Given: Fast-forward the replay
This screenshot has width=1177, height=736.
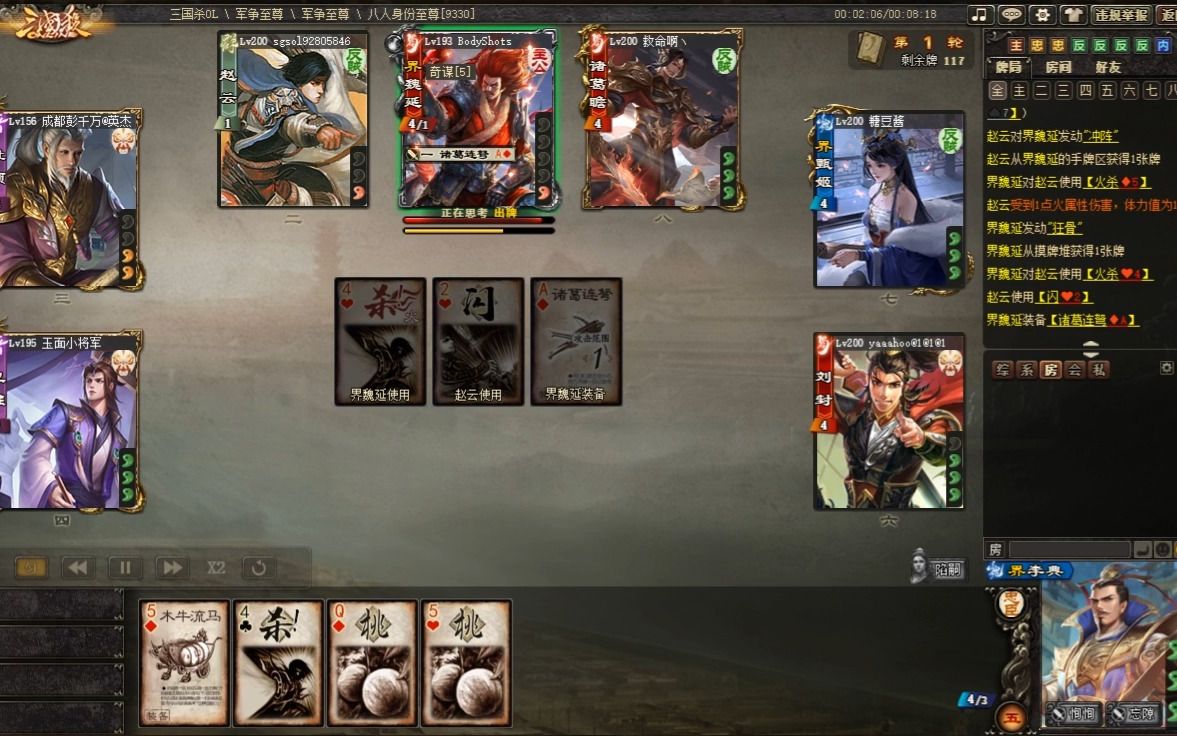Looking at the screenshot, I should (x=172, y=568).
